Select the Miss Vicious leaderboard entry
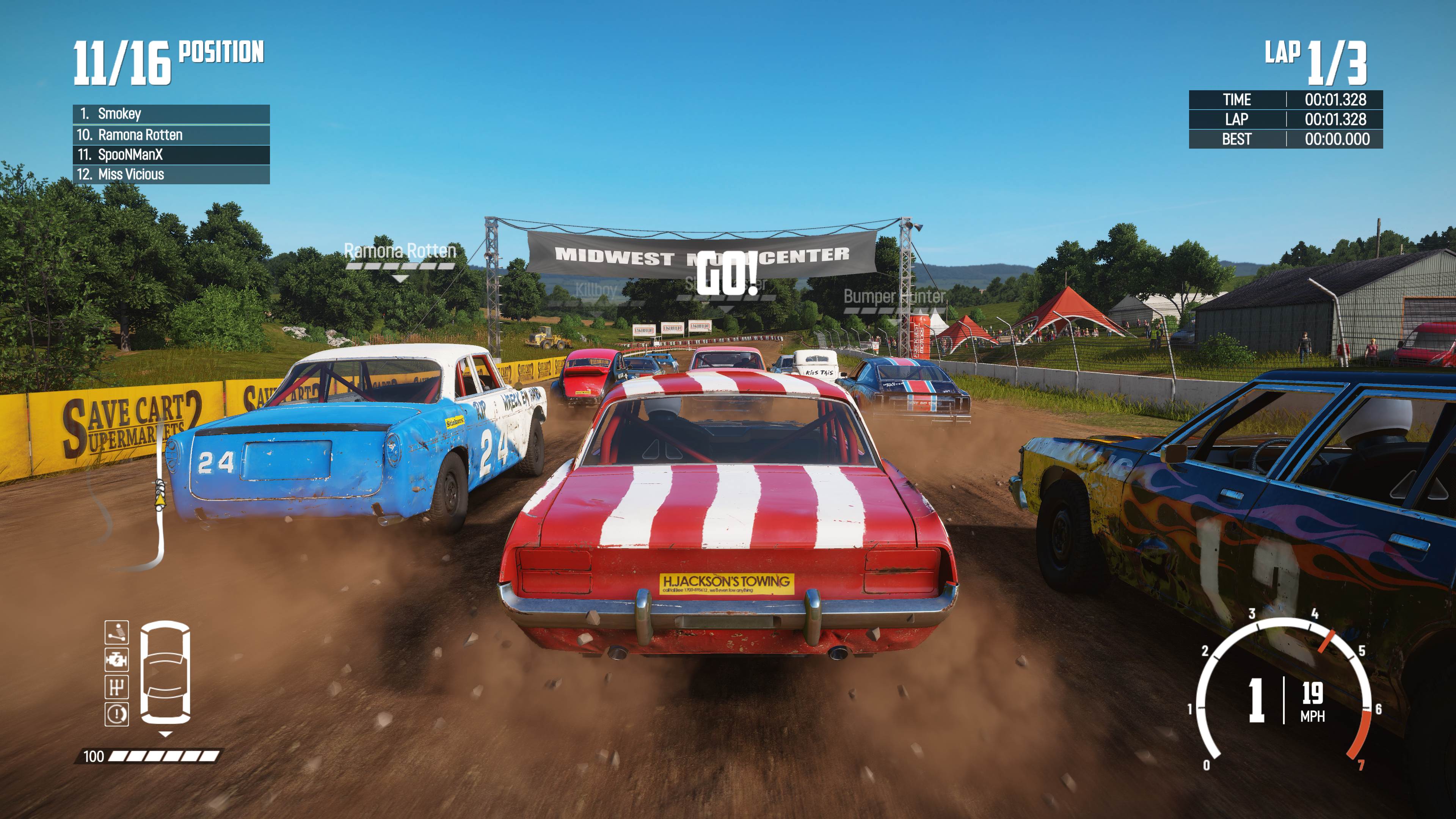Viewport: 1456px width, 819px height. click(171, 175)
